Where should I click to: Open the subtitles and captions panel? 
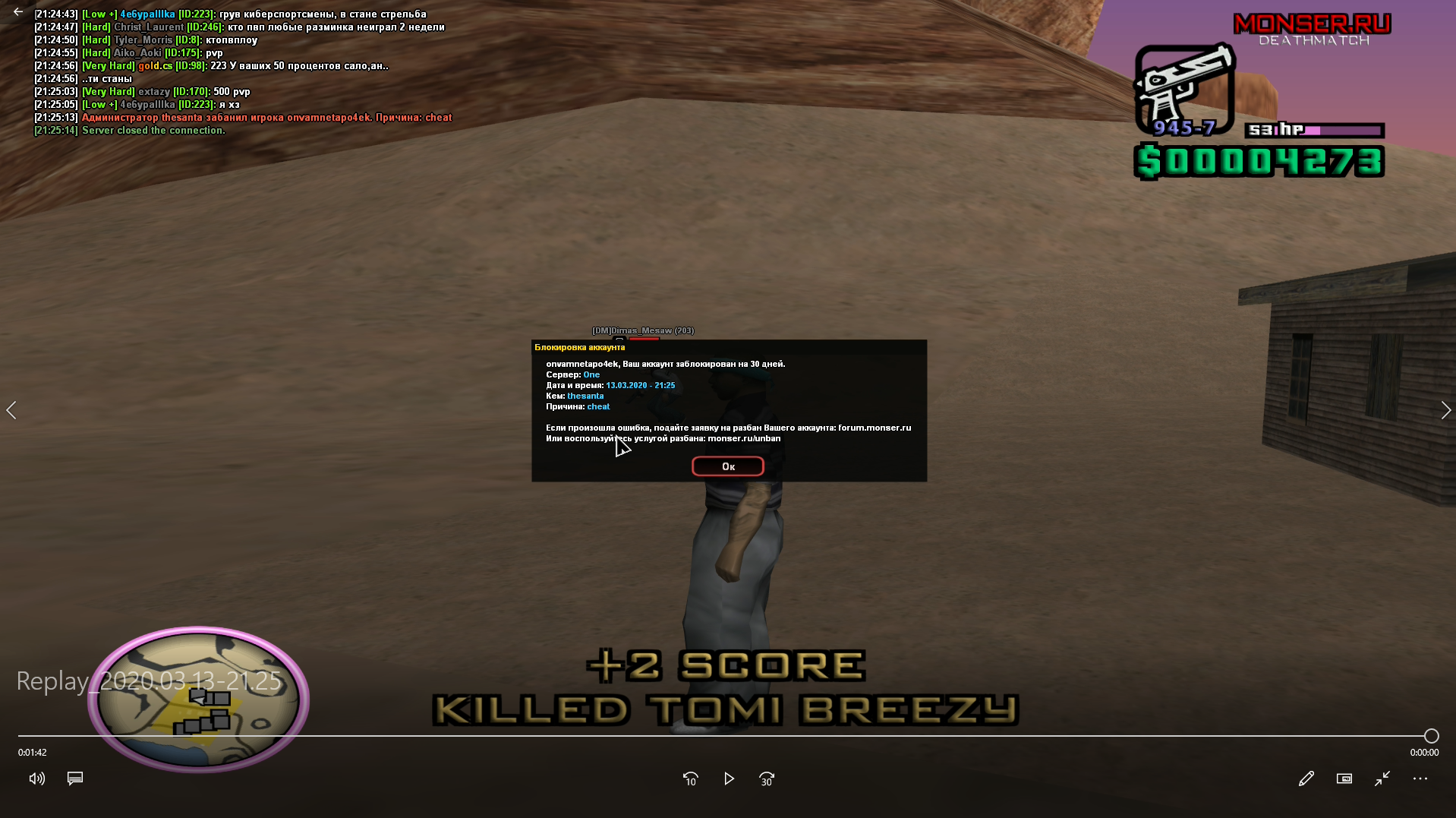click(74, 779)
